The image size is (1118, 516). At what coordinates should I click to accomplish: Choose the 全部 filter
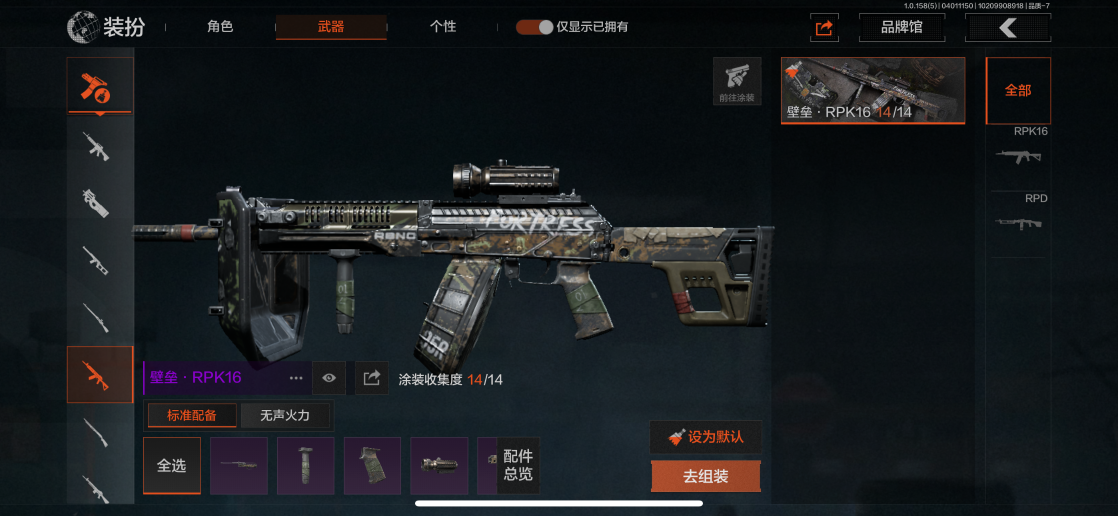[1018, 90]
